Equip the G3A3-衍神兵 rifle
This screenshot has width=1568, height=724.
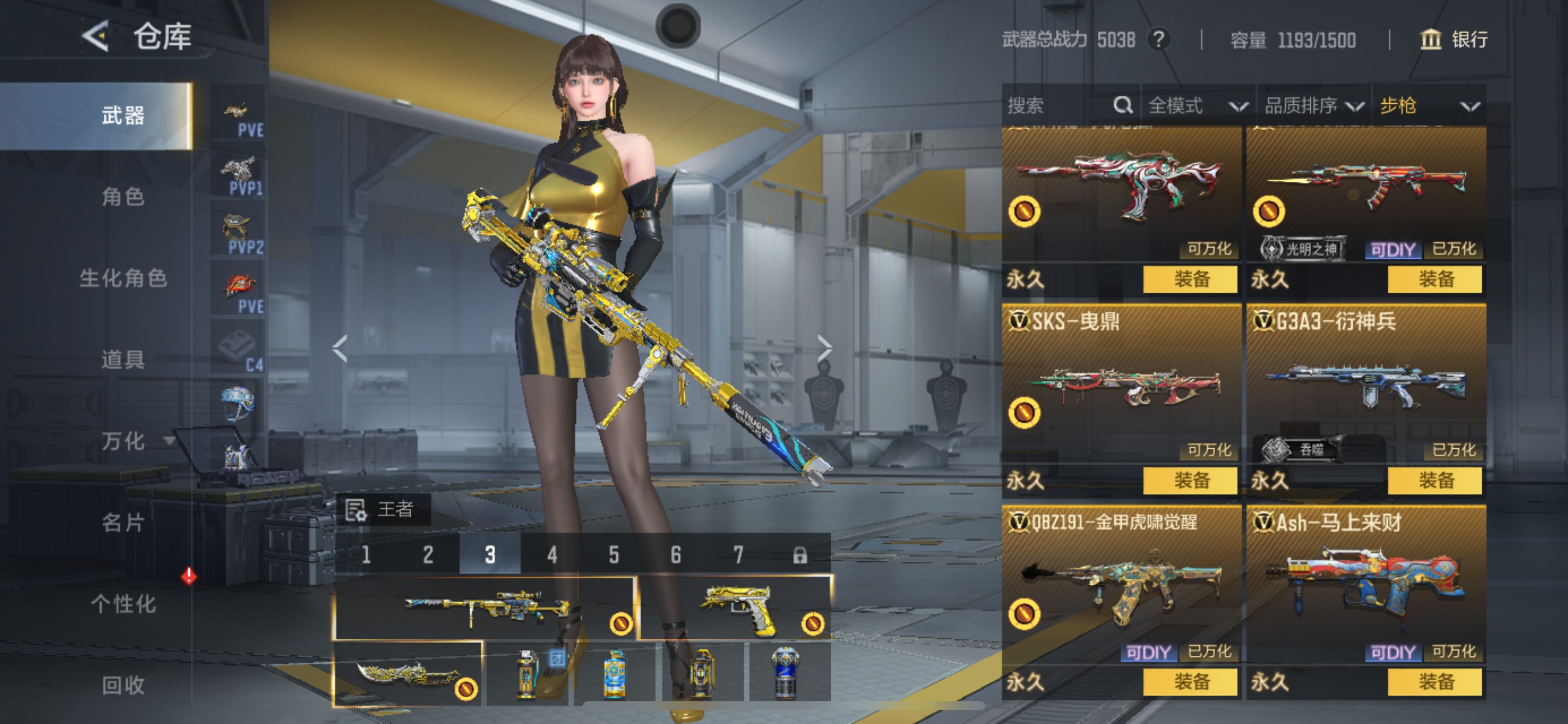coord(1434,481)
